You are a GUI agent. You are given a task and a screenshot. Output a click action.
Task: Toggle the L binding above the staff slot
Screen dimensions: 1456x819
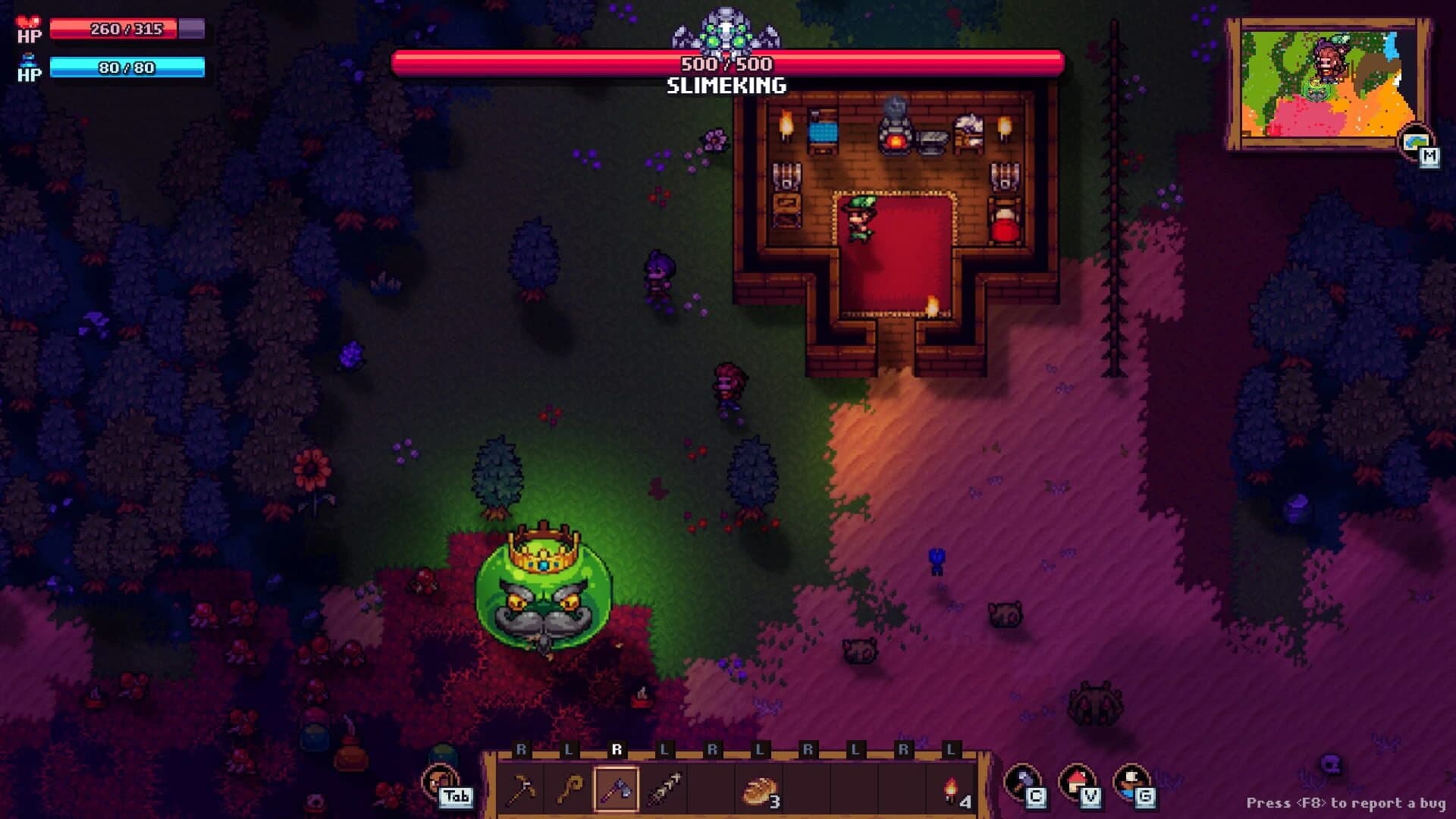(567, 751)
